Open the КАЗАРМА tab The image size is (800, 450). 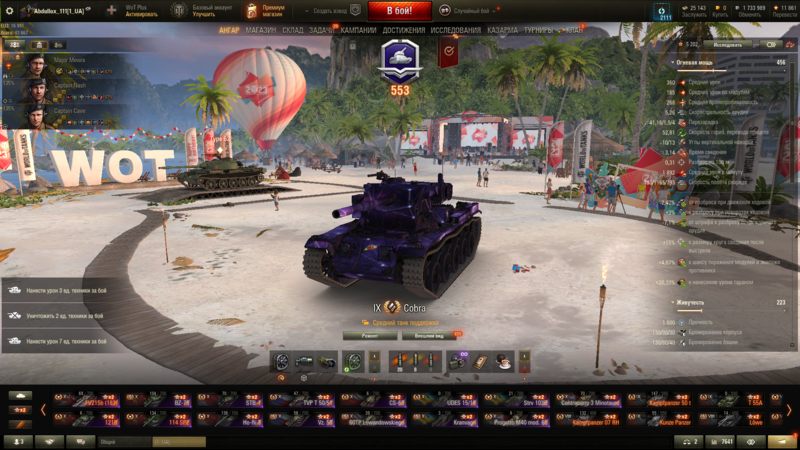pyautogui.click(x=503, y=30)
